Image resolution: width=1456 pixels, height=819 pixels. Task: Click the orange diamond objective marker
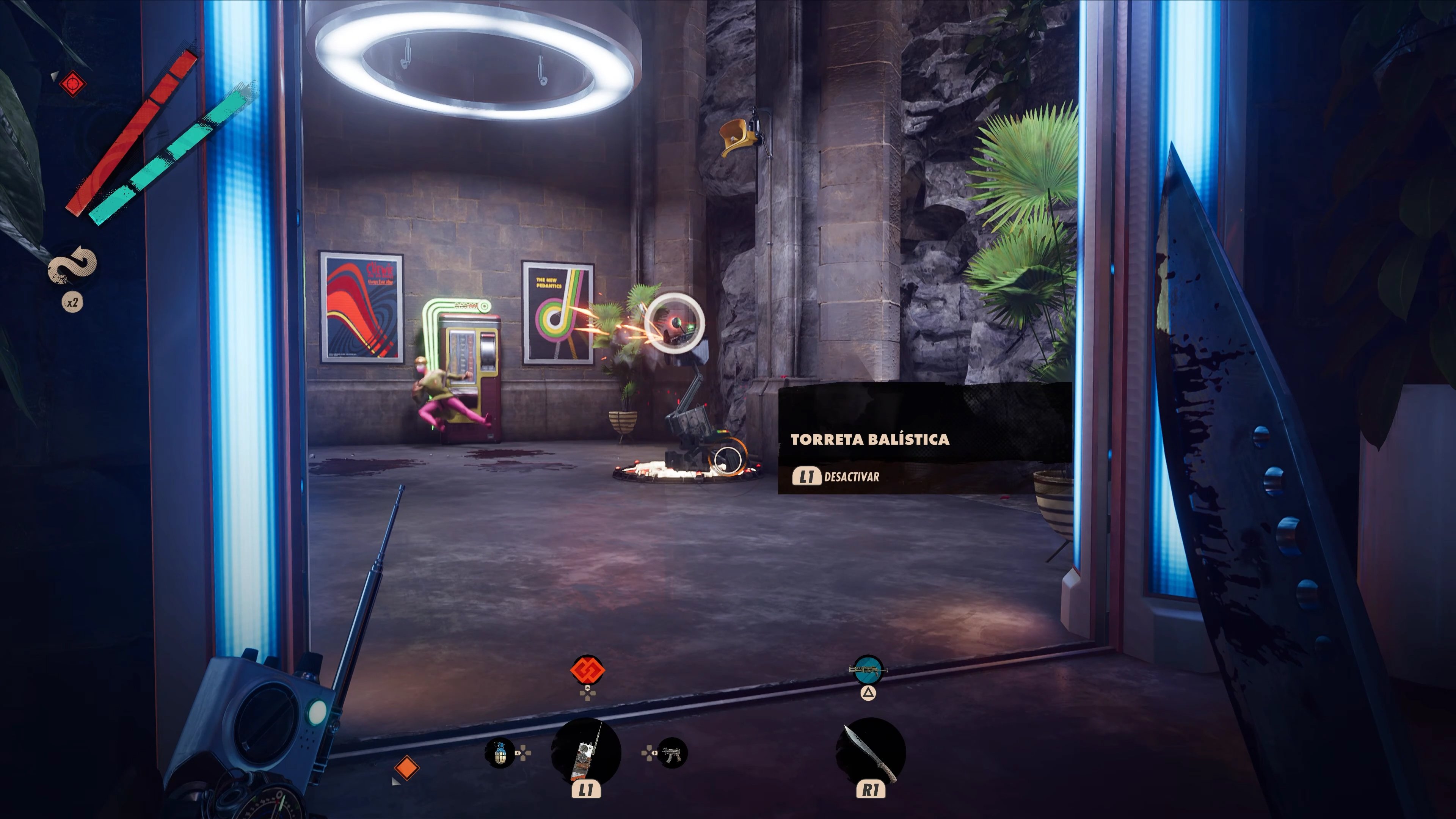[406, 767]
